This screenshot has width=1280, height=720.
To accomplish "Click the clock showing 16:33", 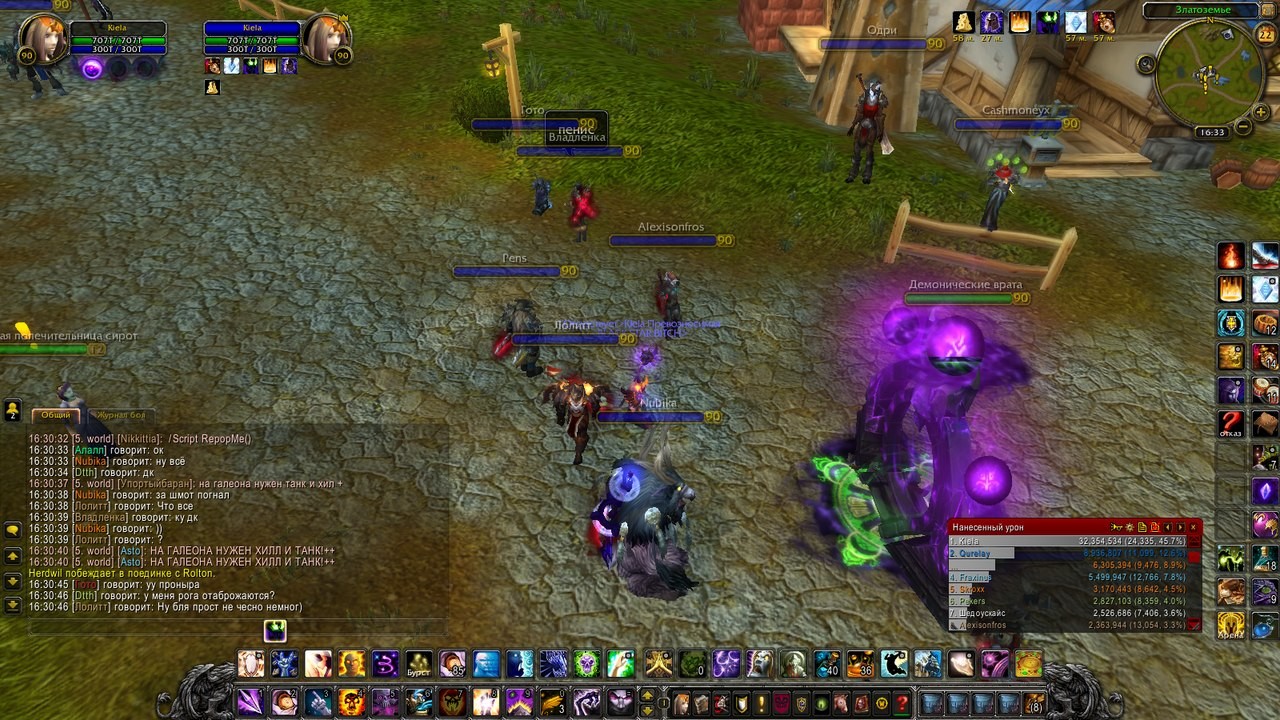I will [1212, 132].
